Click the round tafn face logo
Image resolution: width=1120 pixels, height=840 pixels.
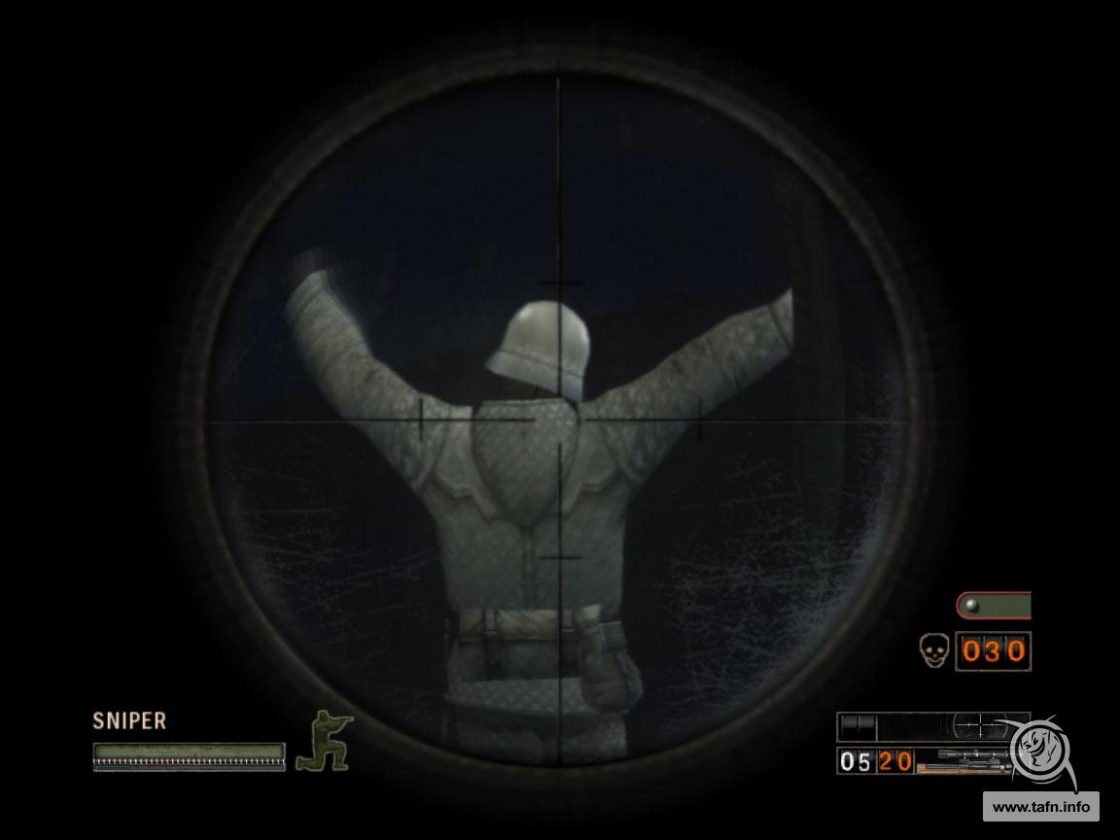pos(1040,749)
